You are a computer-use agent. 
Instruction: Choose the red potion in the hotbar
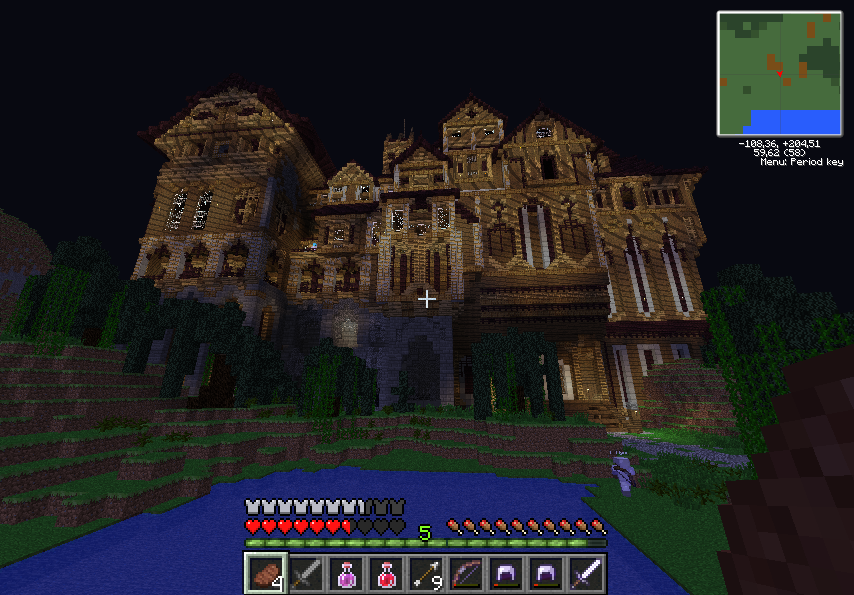[x=386, y=574]
